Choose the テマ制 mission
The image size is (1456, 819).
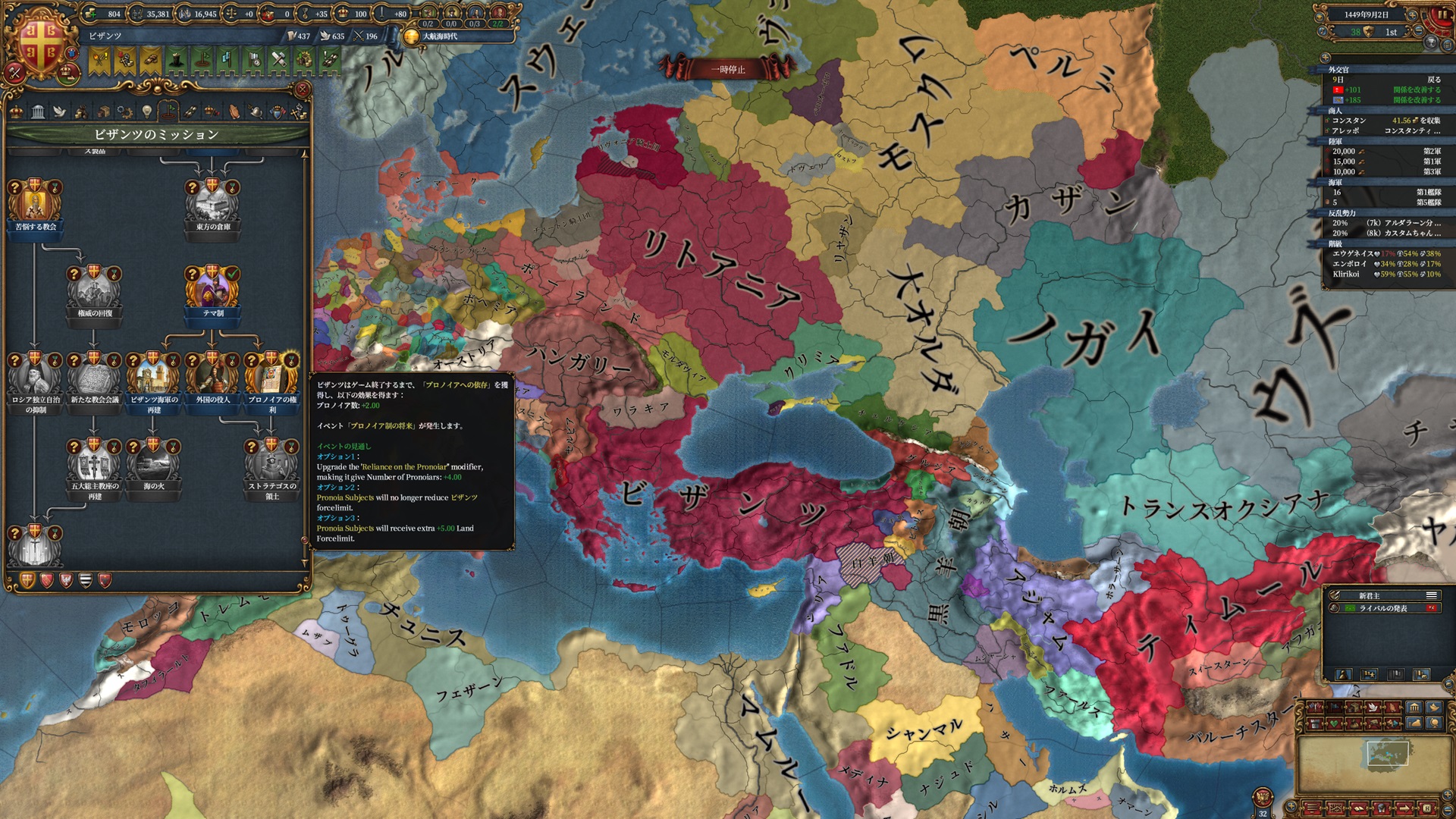(x=212, y=289)
